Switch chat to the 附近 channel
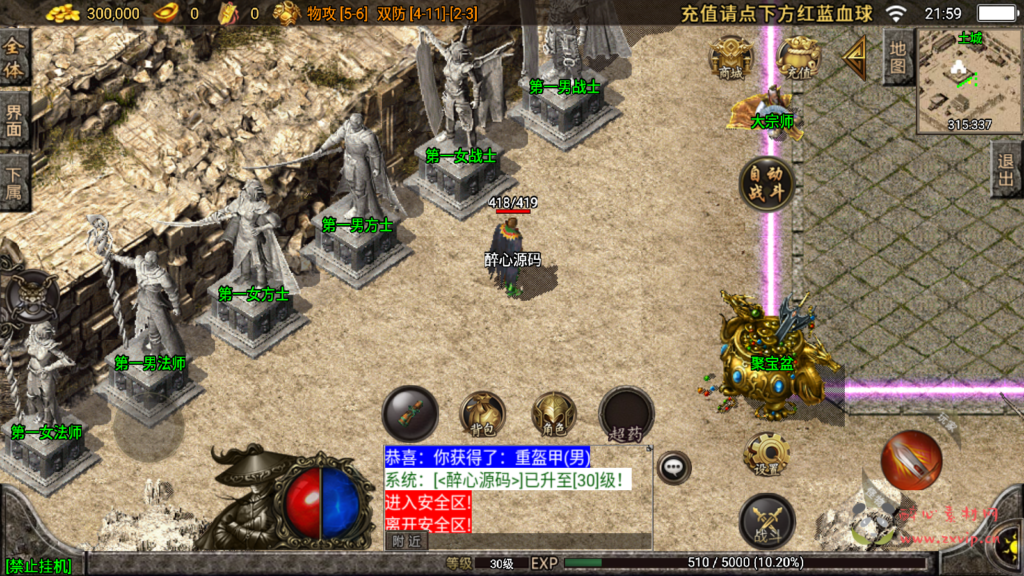 pos(405,540)
